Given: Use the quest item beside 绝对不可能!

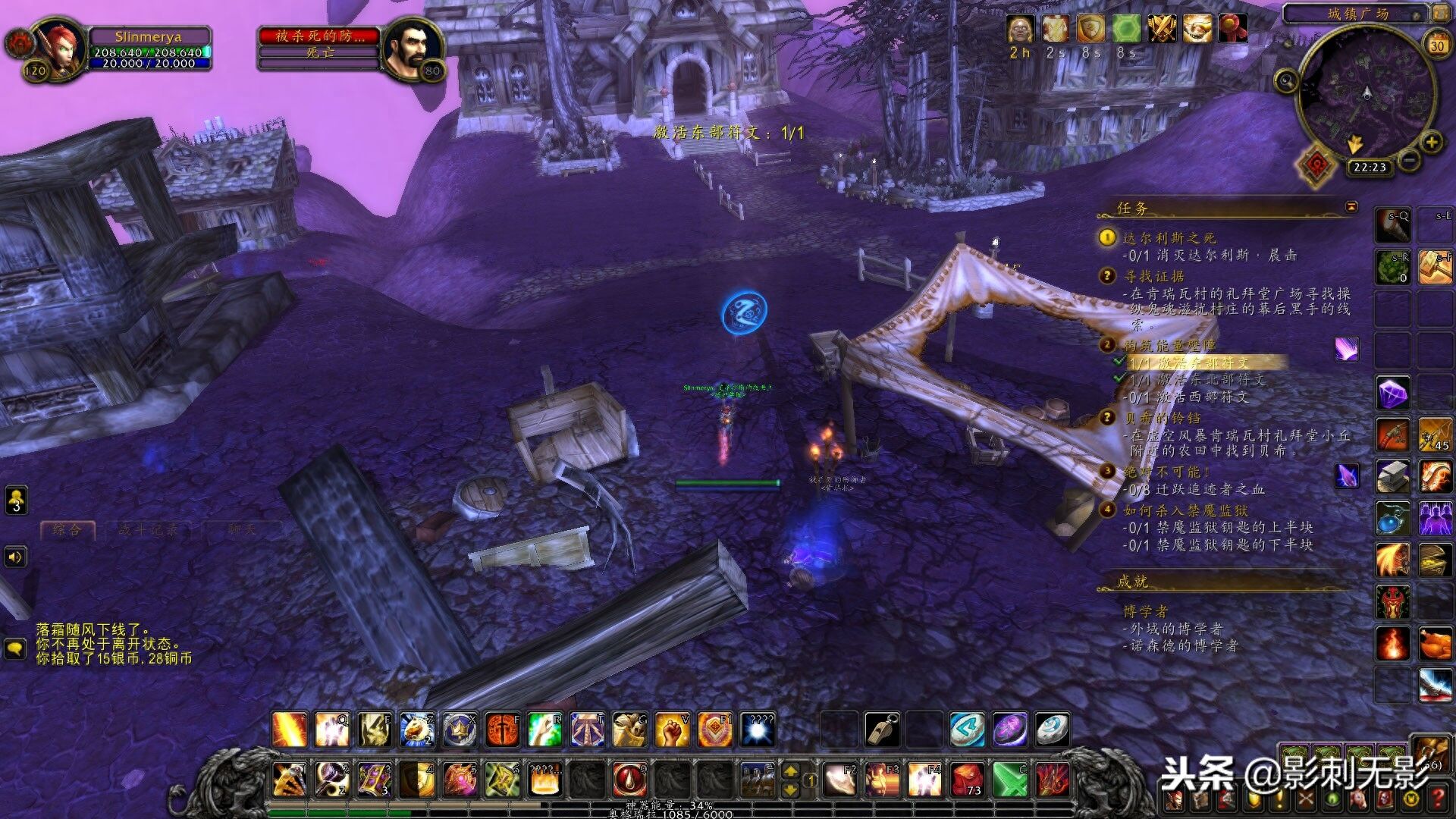Looking at the screenshot, I should coord(1347,476).
